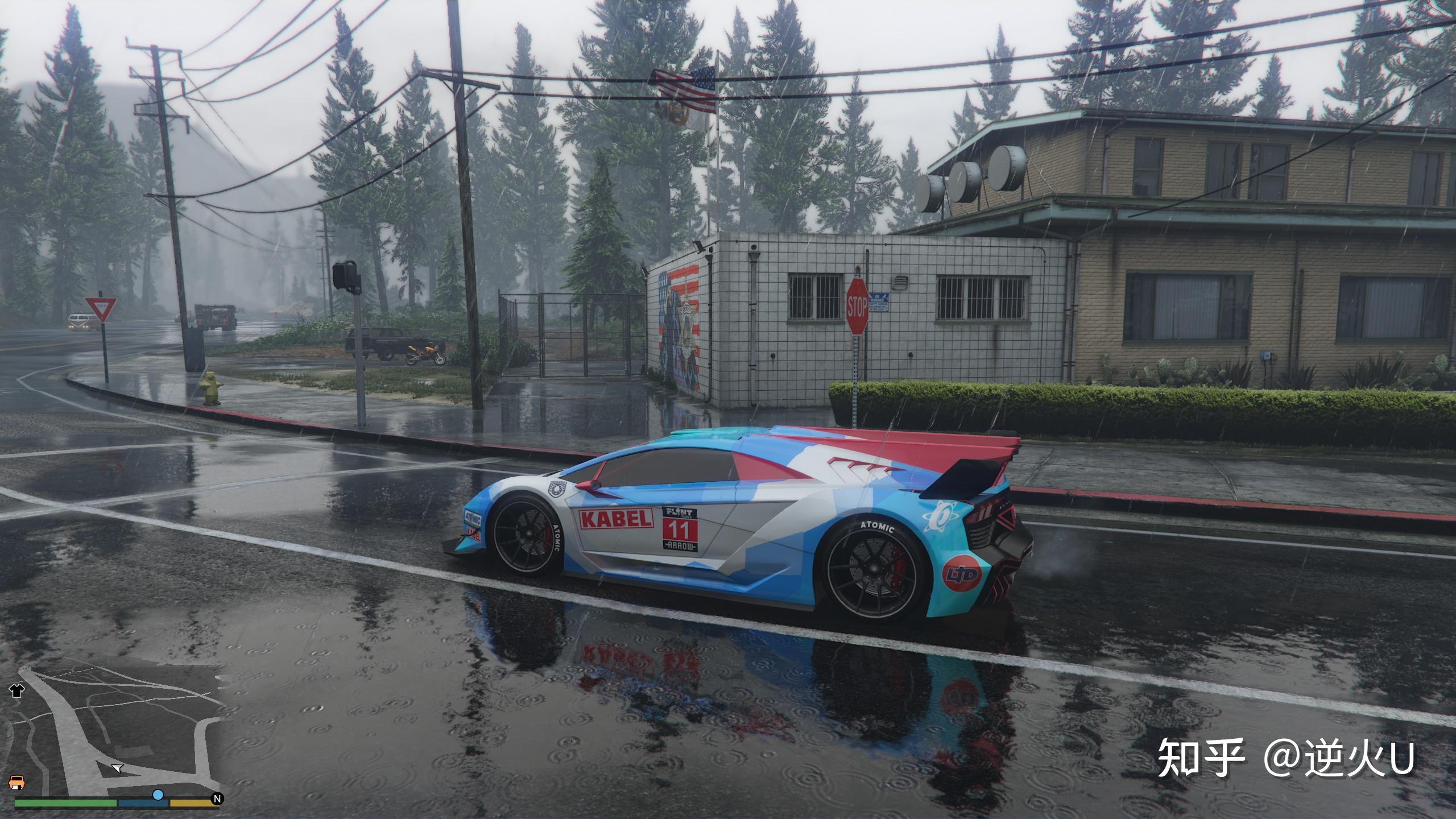
Task: Select the white player arrow on the minimap
Action: click(117, 769)
